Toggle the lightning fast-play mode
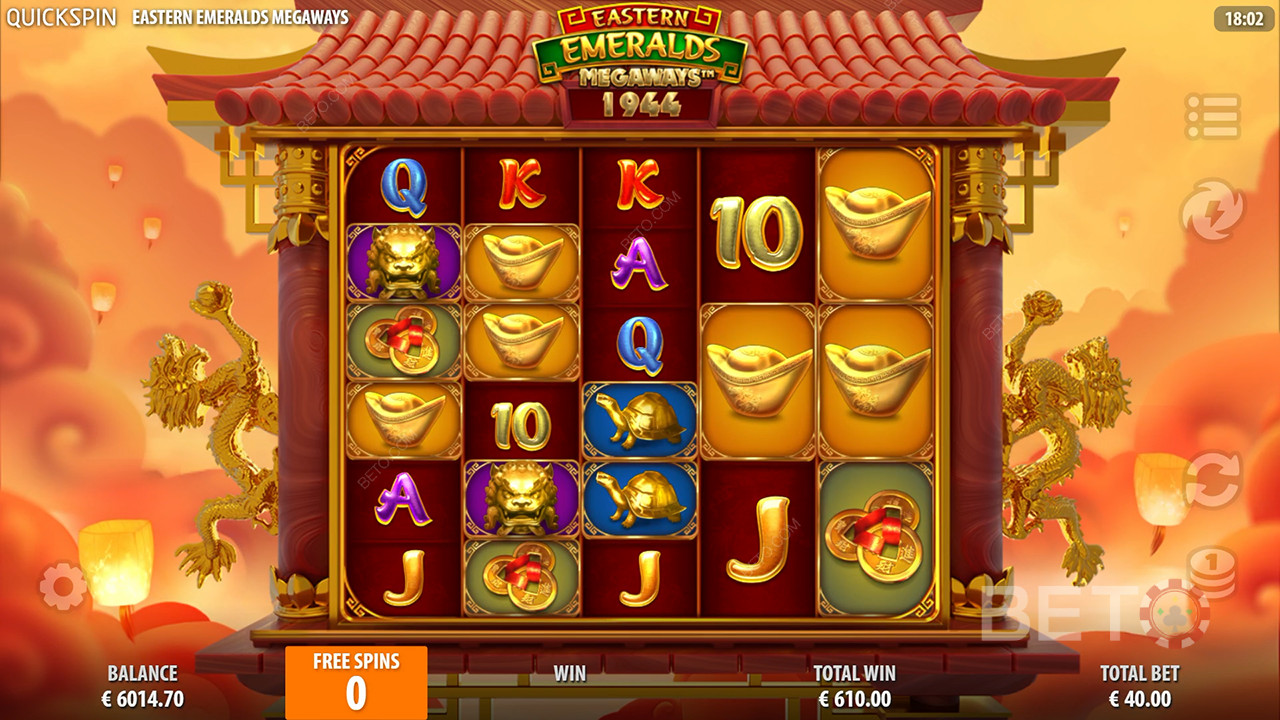Screen dimensions: 1280x720 (x=1212, y=210)
